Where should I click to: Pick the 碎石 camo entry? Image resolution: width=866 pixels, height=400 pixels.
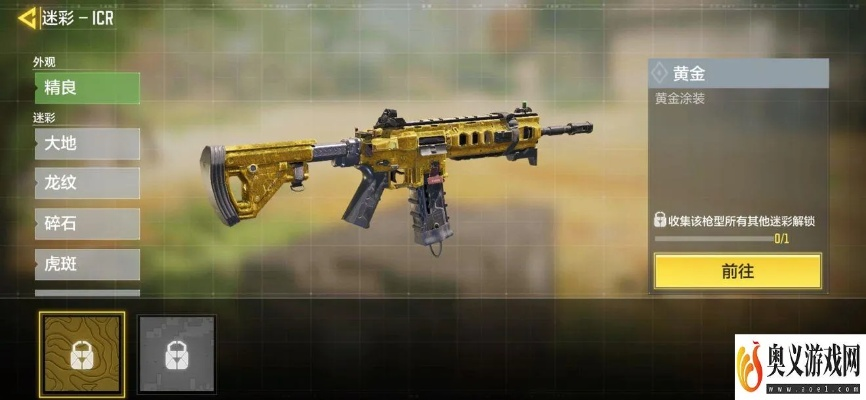click(86, 224)
